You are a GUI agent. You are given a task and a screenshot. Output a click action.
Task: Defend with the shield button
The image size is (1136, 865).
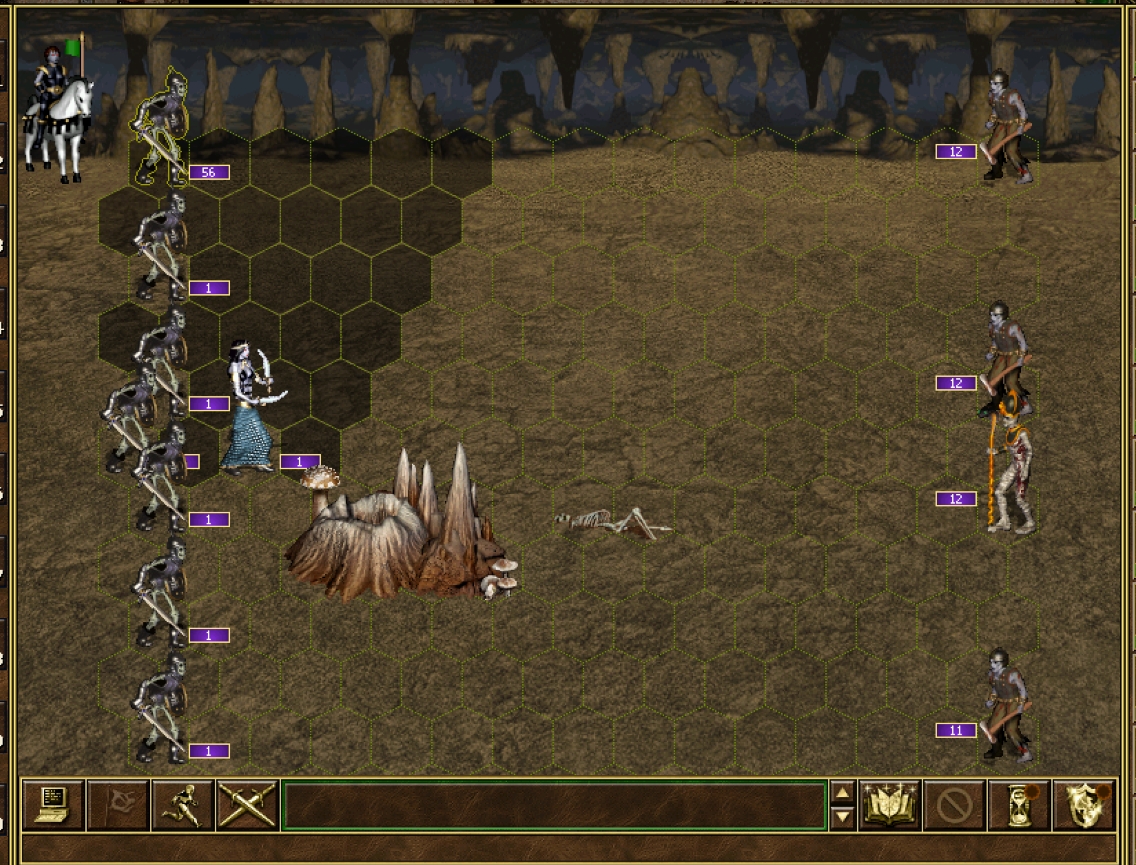[x=1084, y=805]
